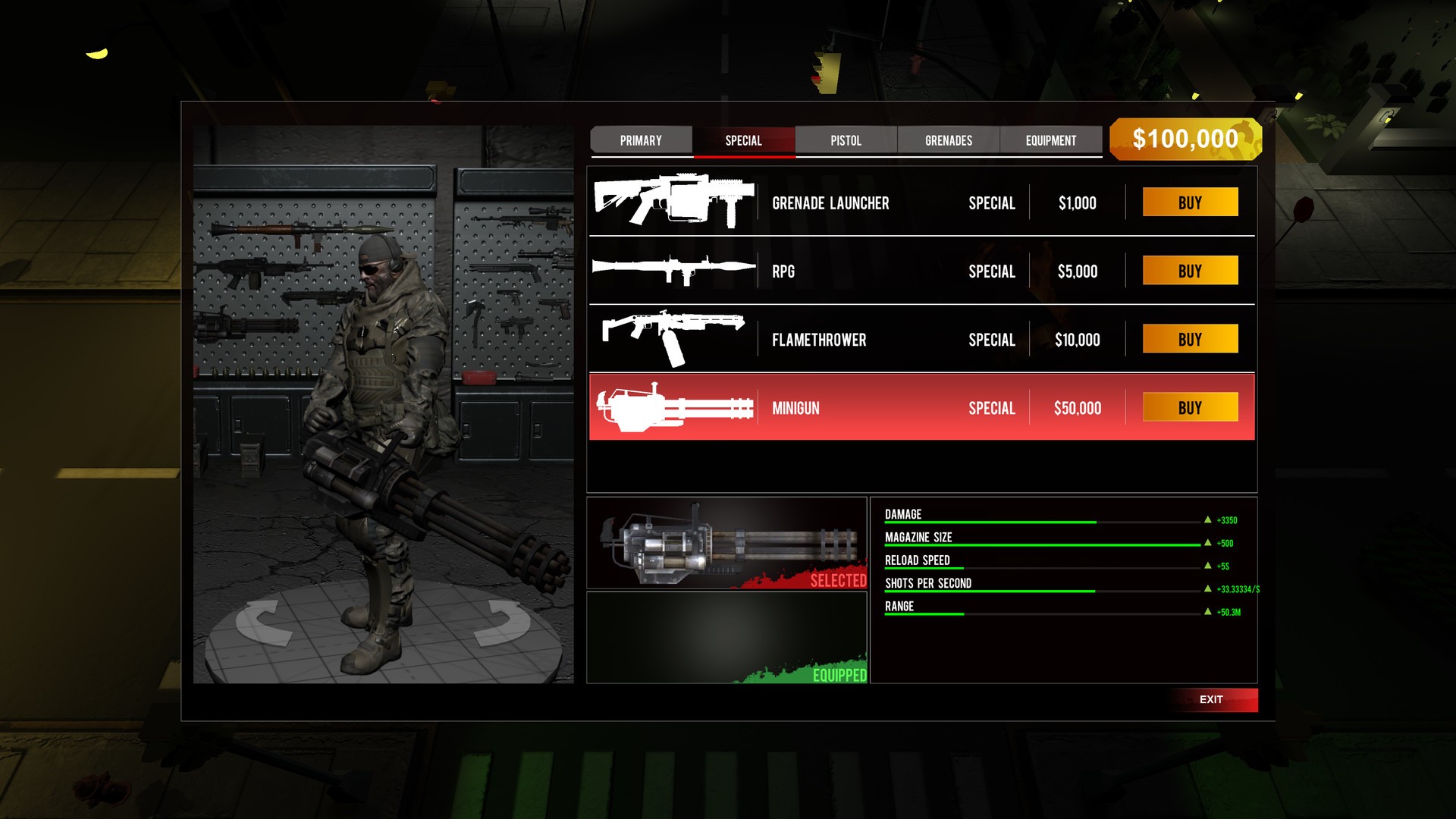Buy the Minigun for $50,000

tap(1189, 407)
